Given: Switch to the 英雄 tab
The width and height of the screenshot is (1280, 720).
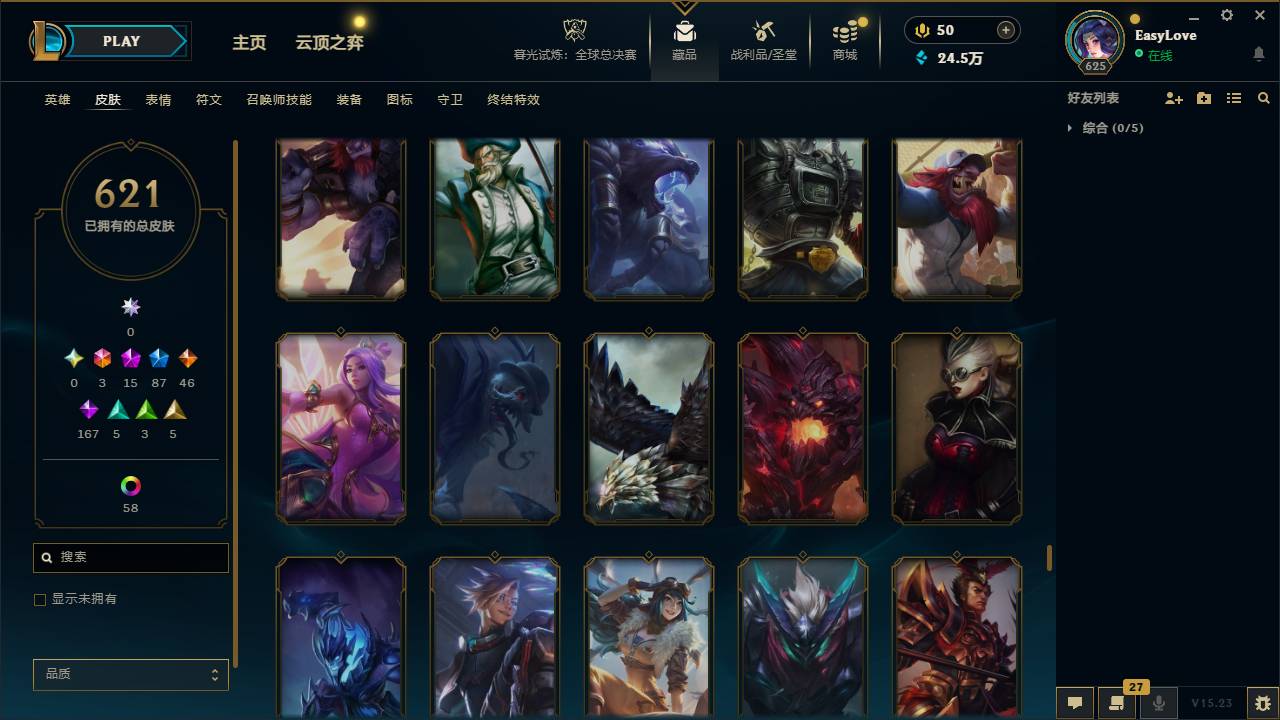Looking at the screenshot, I should [56, 100].
